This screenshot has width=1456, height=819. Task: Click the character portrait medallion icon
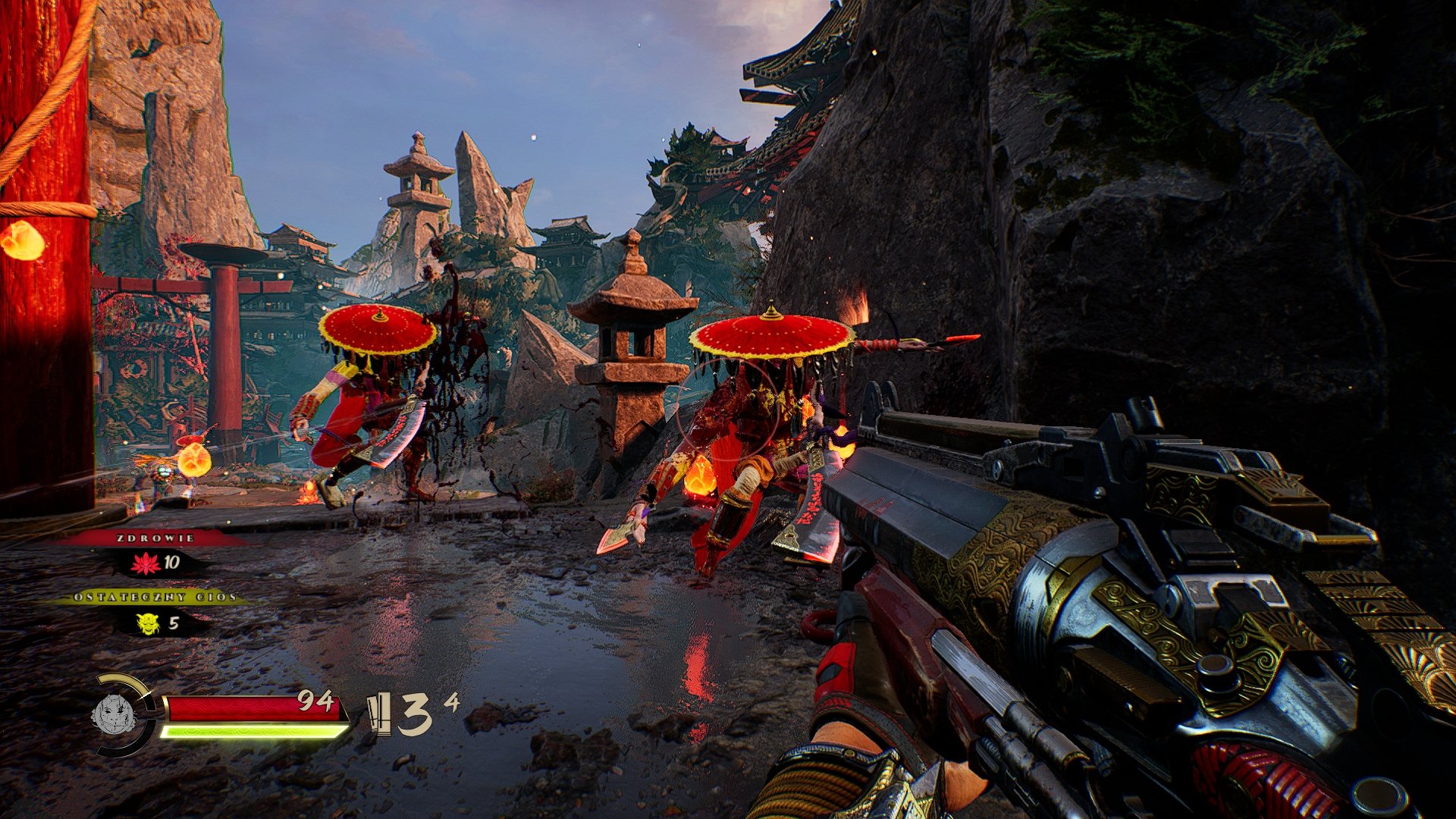point(113,714)
